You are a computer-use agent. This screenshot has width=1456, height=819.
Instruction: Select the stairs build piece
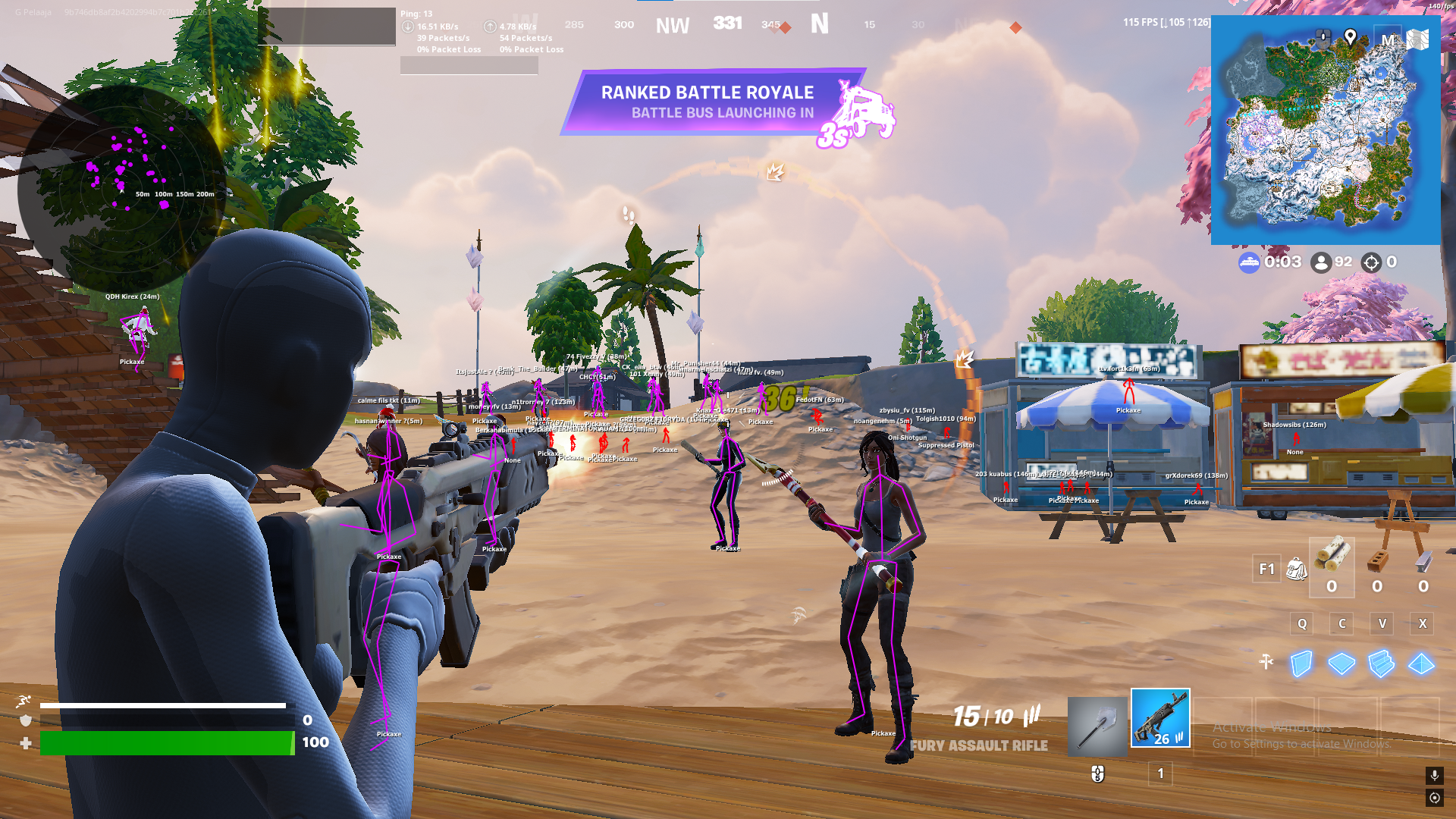pos(1381,664)
